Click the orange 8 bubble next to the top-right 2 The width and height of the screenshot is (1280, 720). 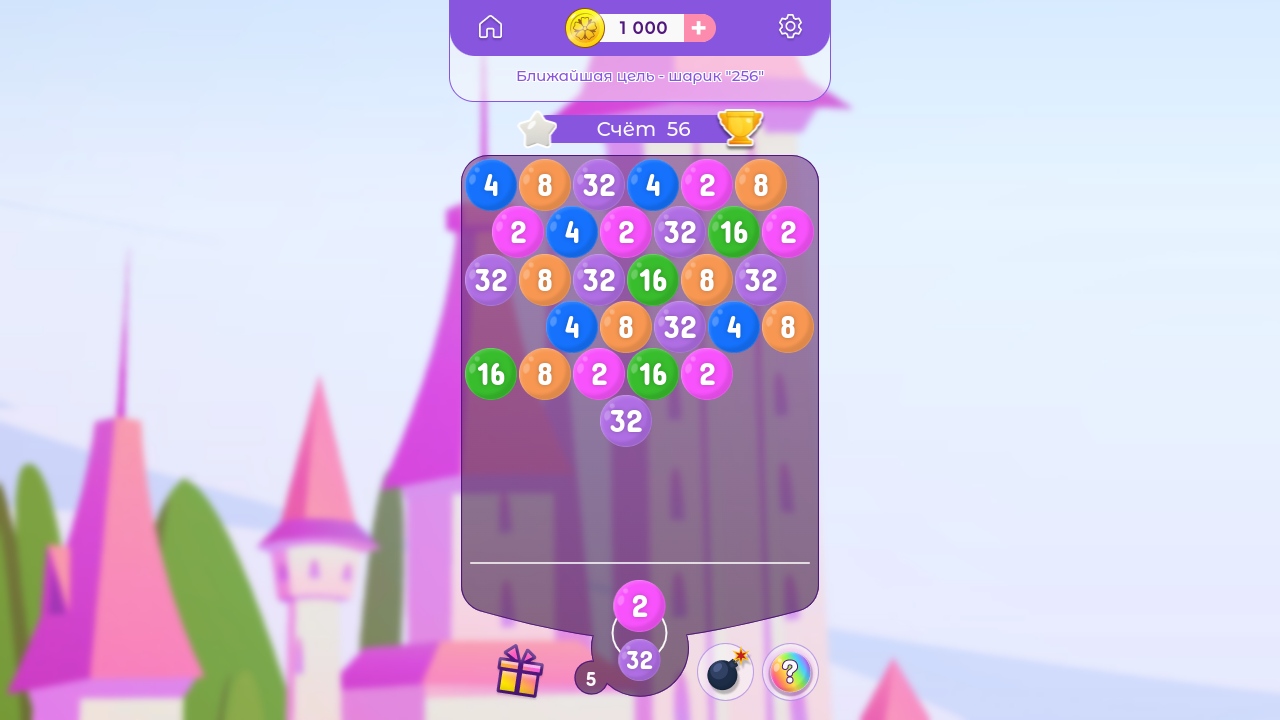761,184
